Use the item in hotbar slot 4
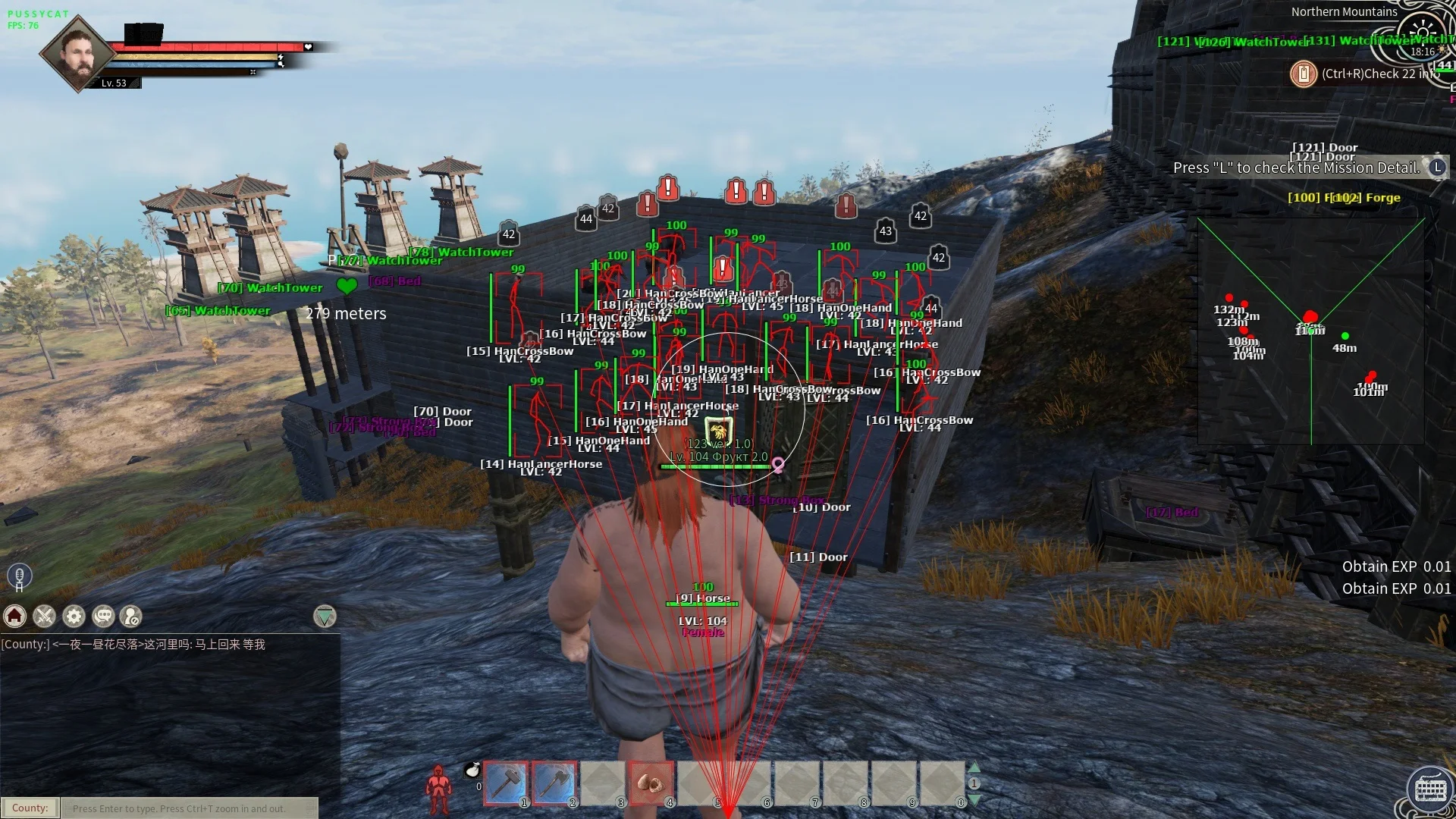Screen dimensions: 1456x819 pos(651,783)
